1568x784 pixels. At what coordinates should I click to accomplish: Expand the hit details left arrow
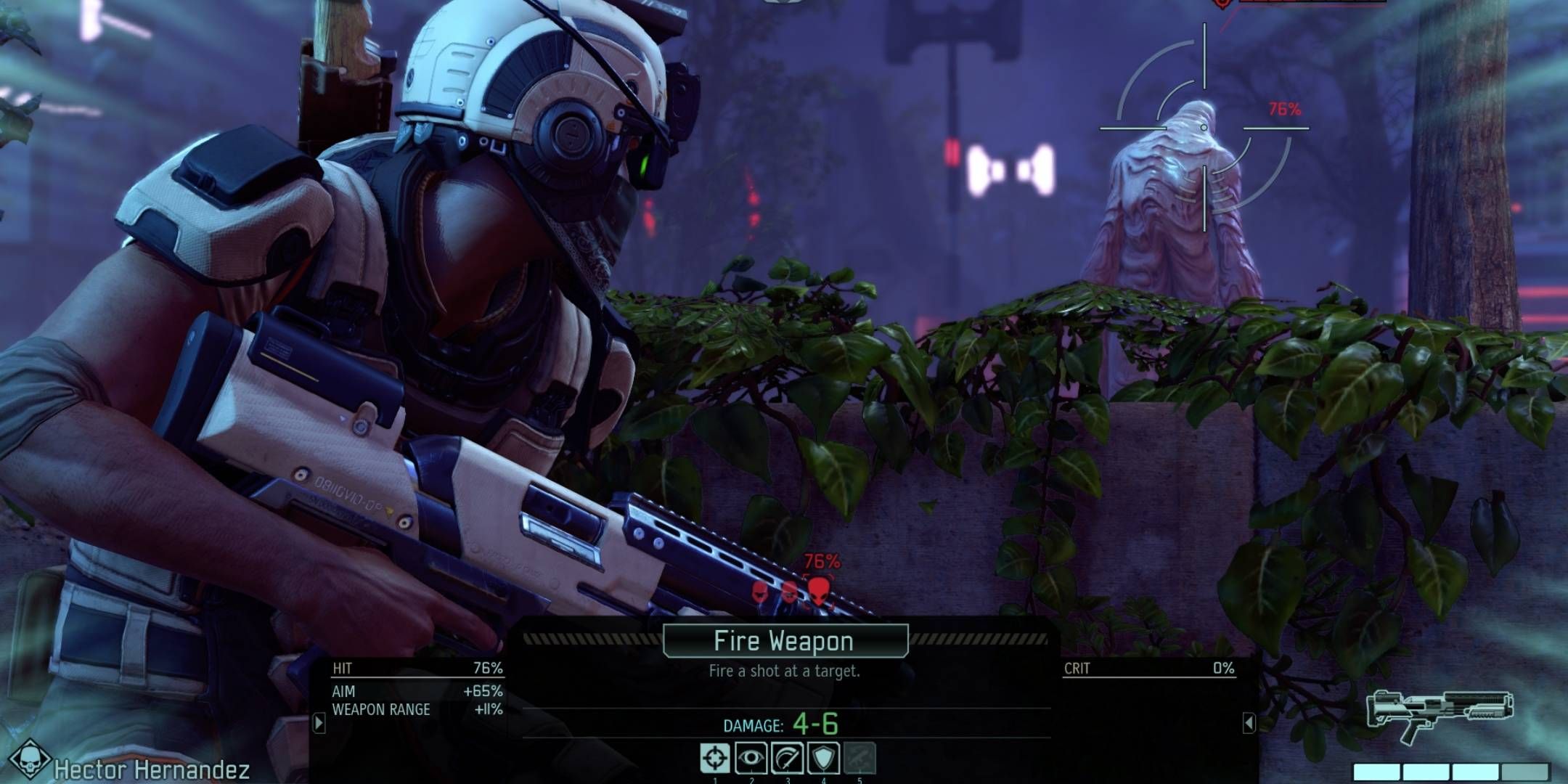(319, 722)
